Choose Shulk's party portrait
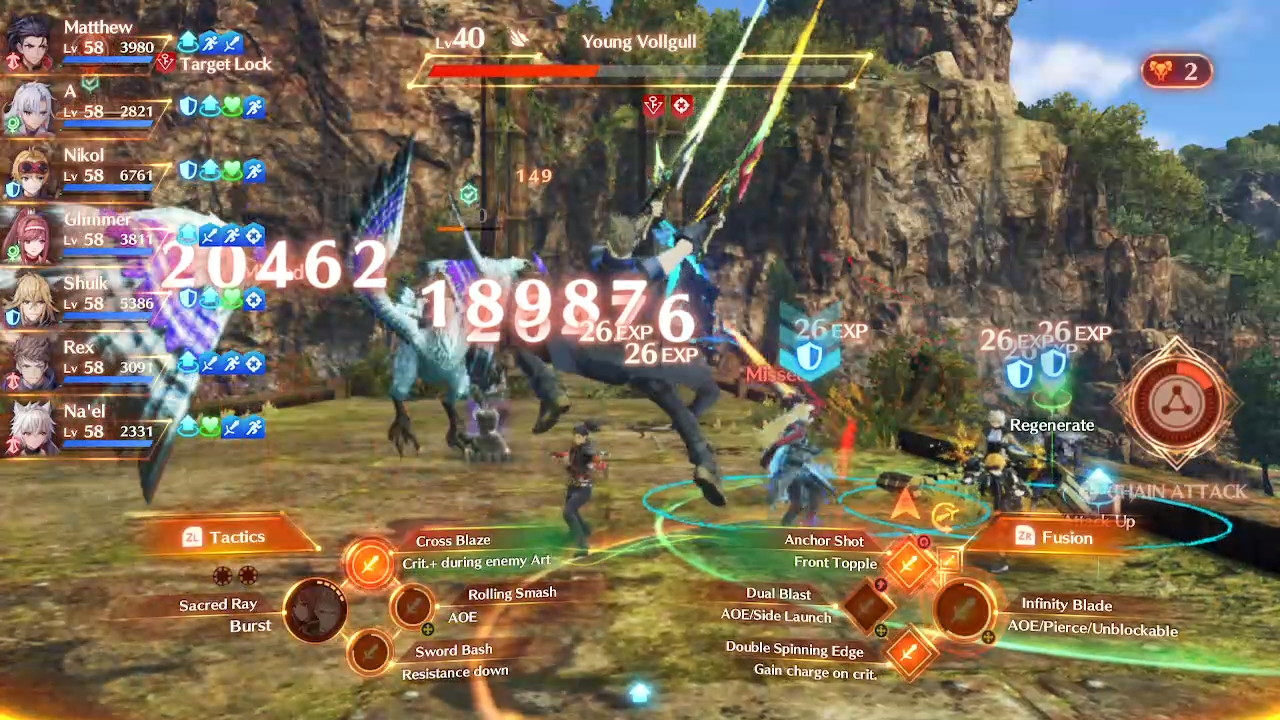This screenshot has width=1280, height=720. [x=30, y=299]
